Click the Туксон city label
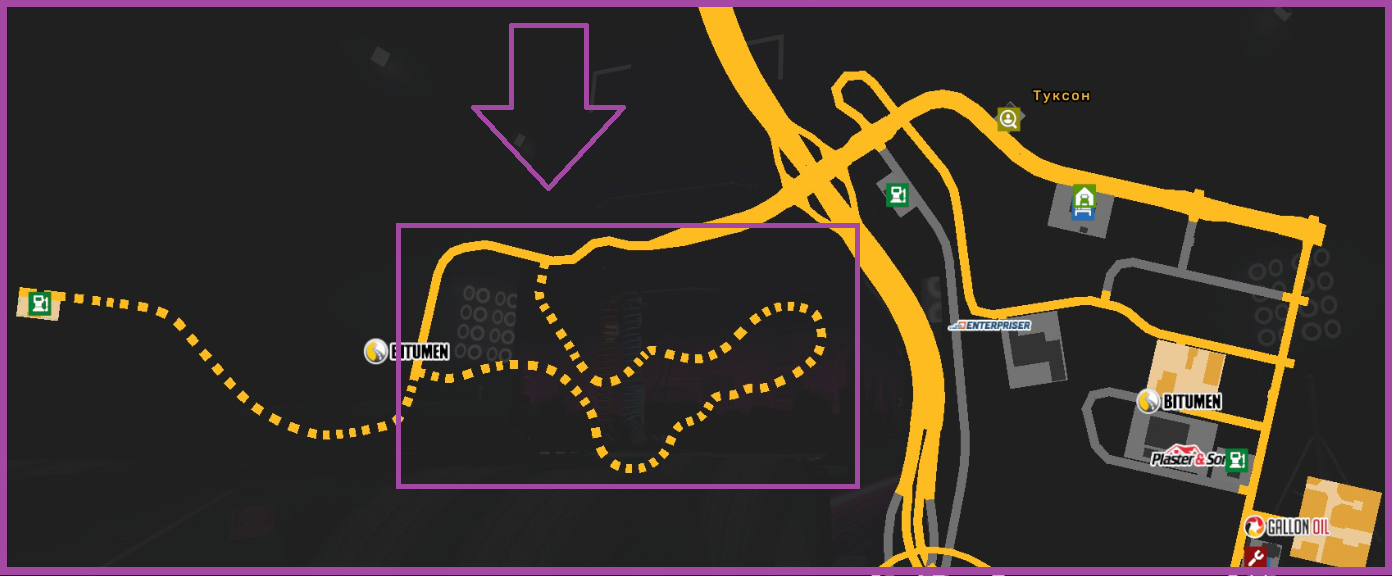1392x576 pixels. [x=1061, y=96]
